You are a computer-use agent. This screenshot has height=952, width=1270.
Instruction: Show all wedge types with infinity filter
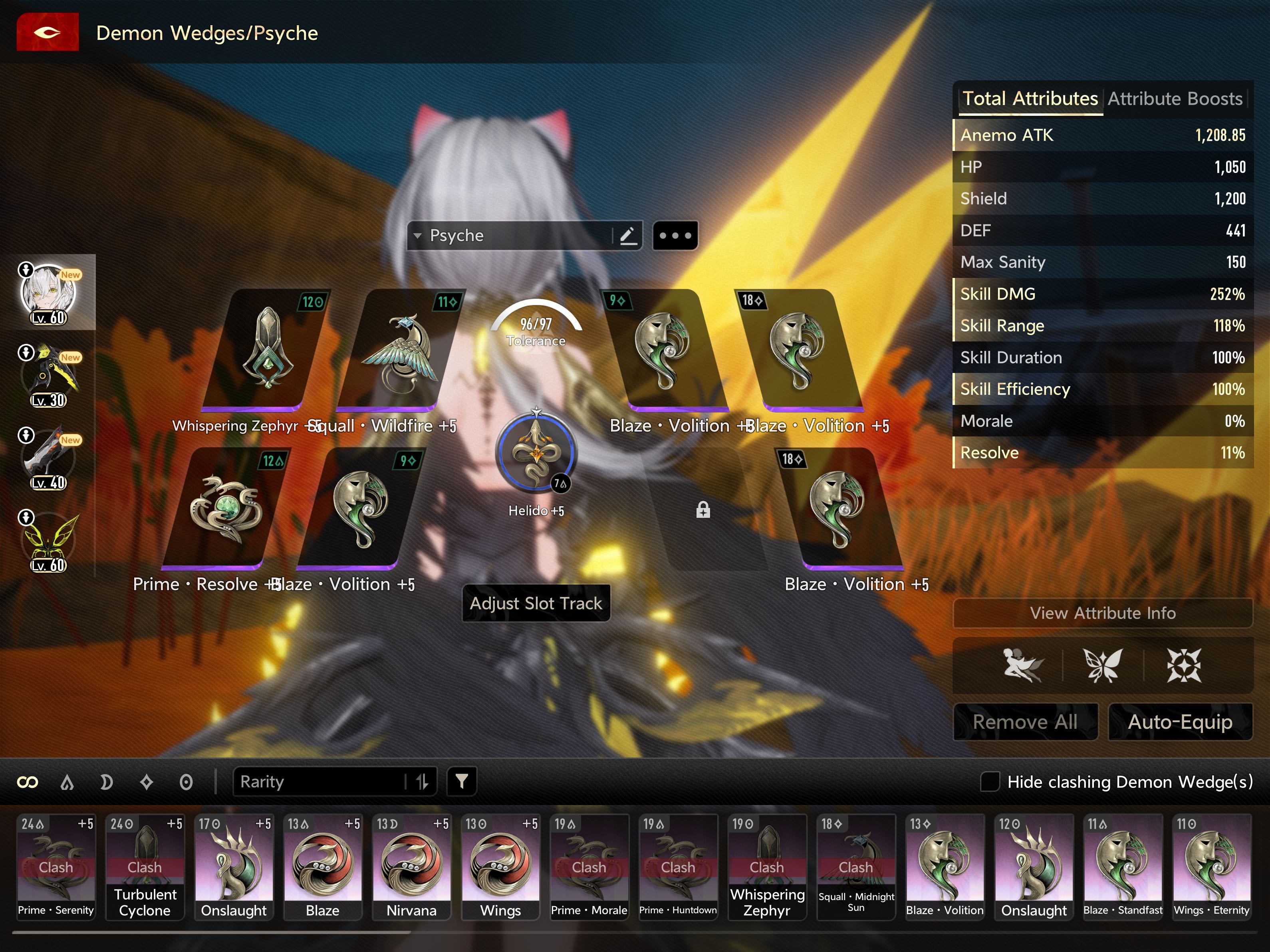28,782
